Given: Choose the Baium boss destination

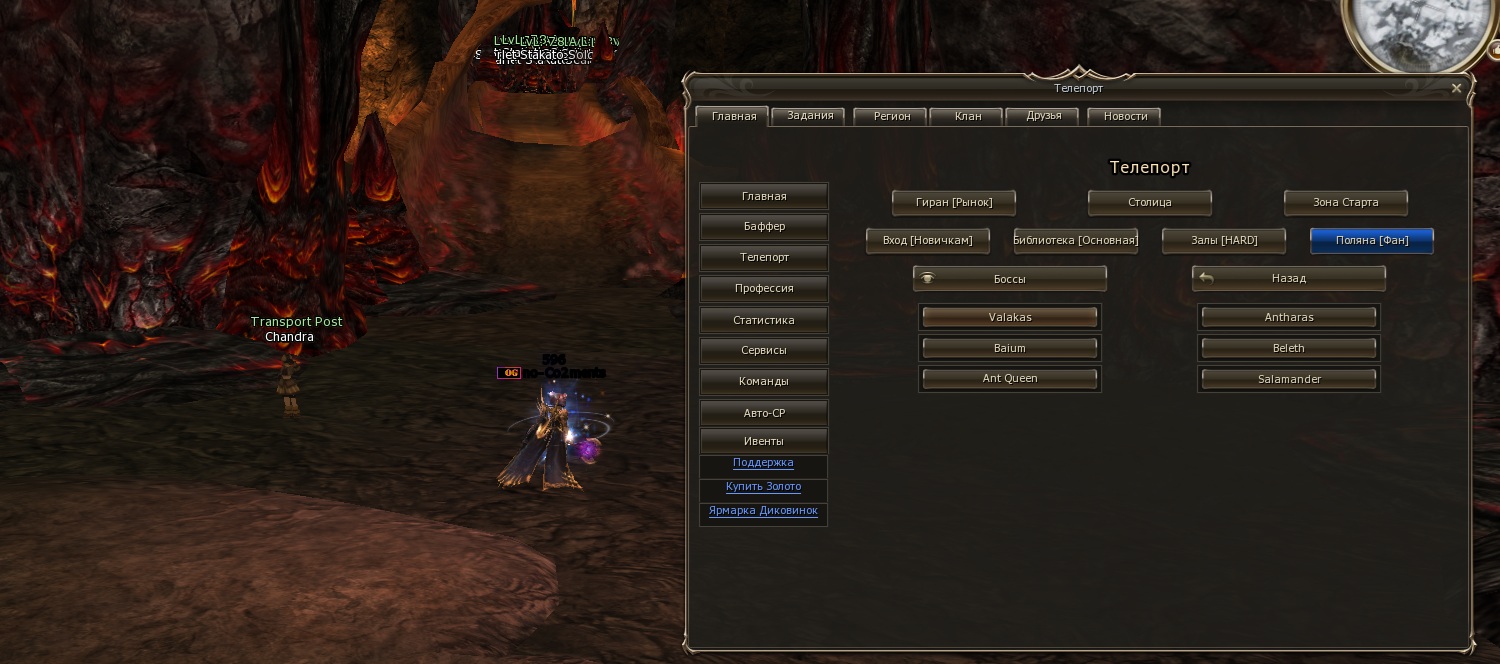Looking at the screenshot, I should (1010, 348).
